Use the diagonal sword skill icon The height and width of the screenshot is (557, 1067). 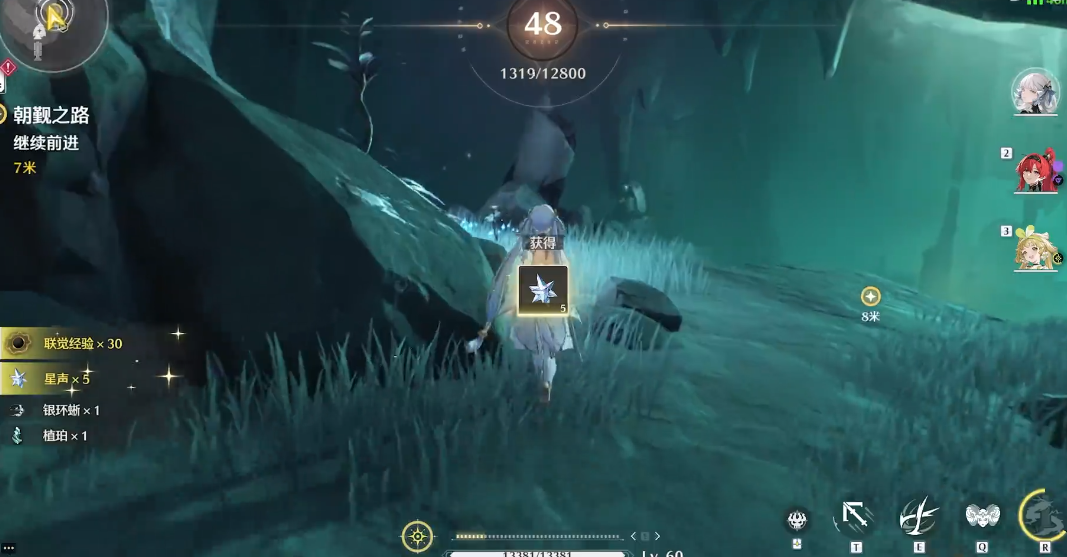click(x=855, y=516)
